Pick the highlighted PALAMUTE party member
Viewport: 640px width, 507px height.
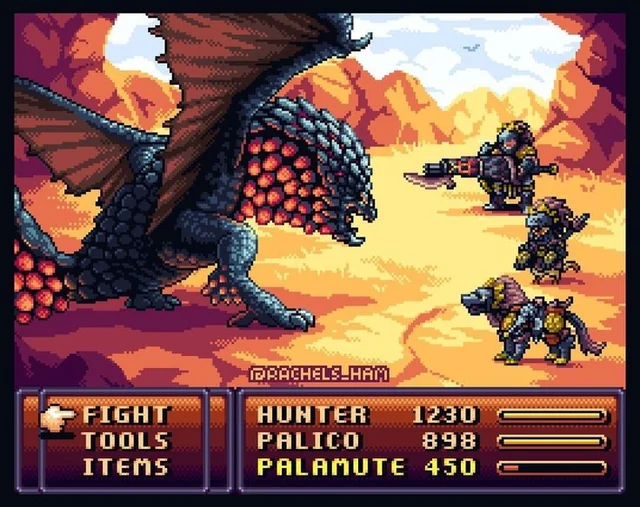click(x=331, y=466)
